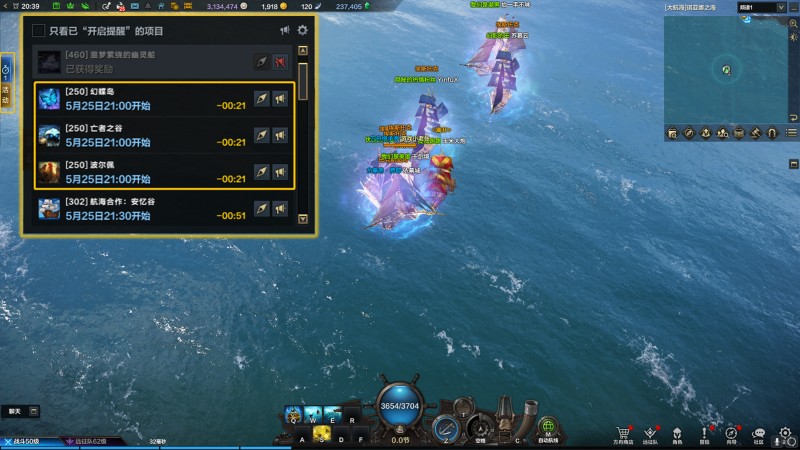Screen dimensions: 800x450
Task: Open the 聊天 chat box
Action: [x=15, y=411]
